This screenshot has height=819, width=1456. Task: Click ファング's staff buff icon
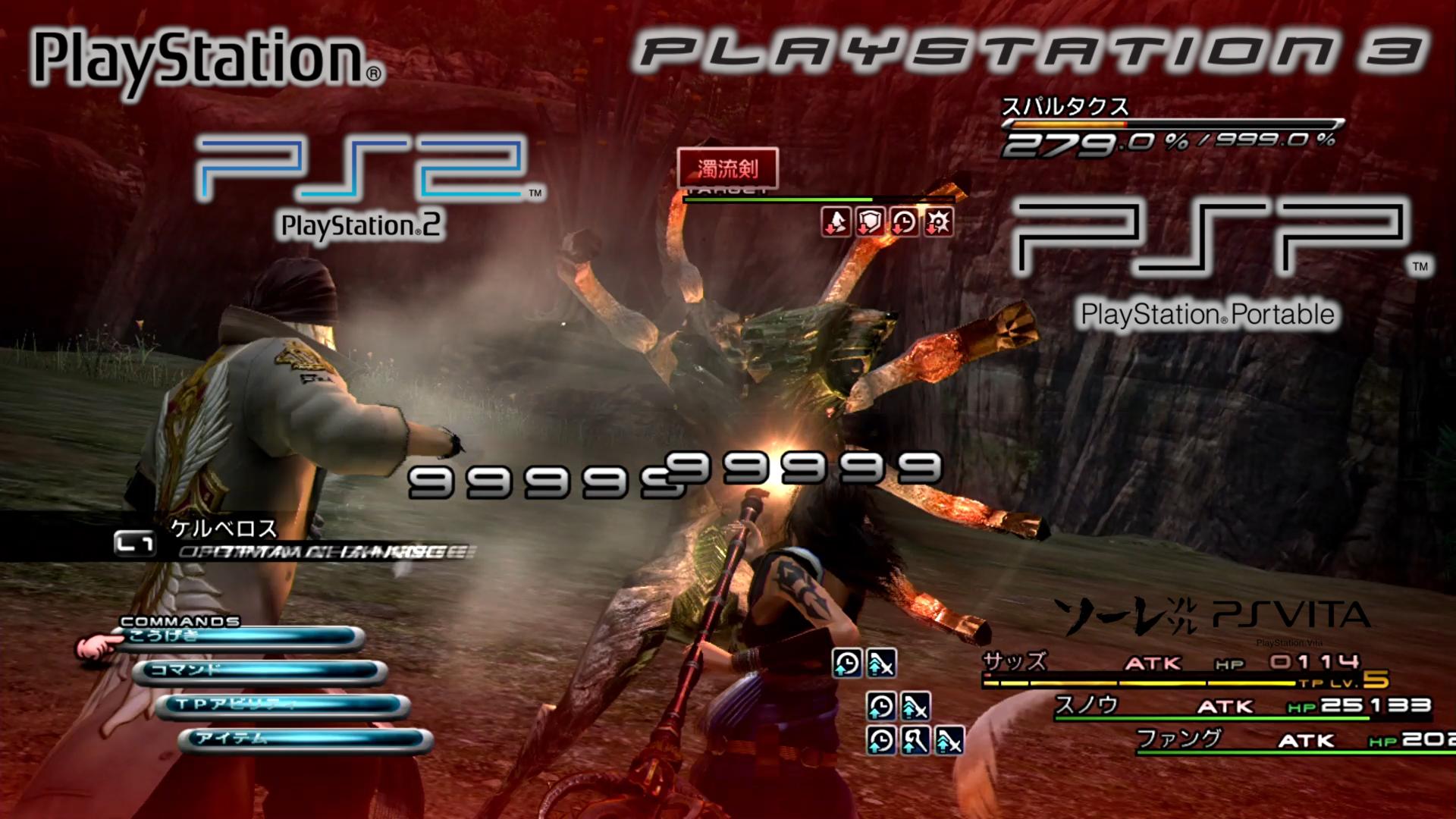(x=915, y=740)
